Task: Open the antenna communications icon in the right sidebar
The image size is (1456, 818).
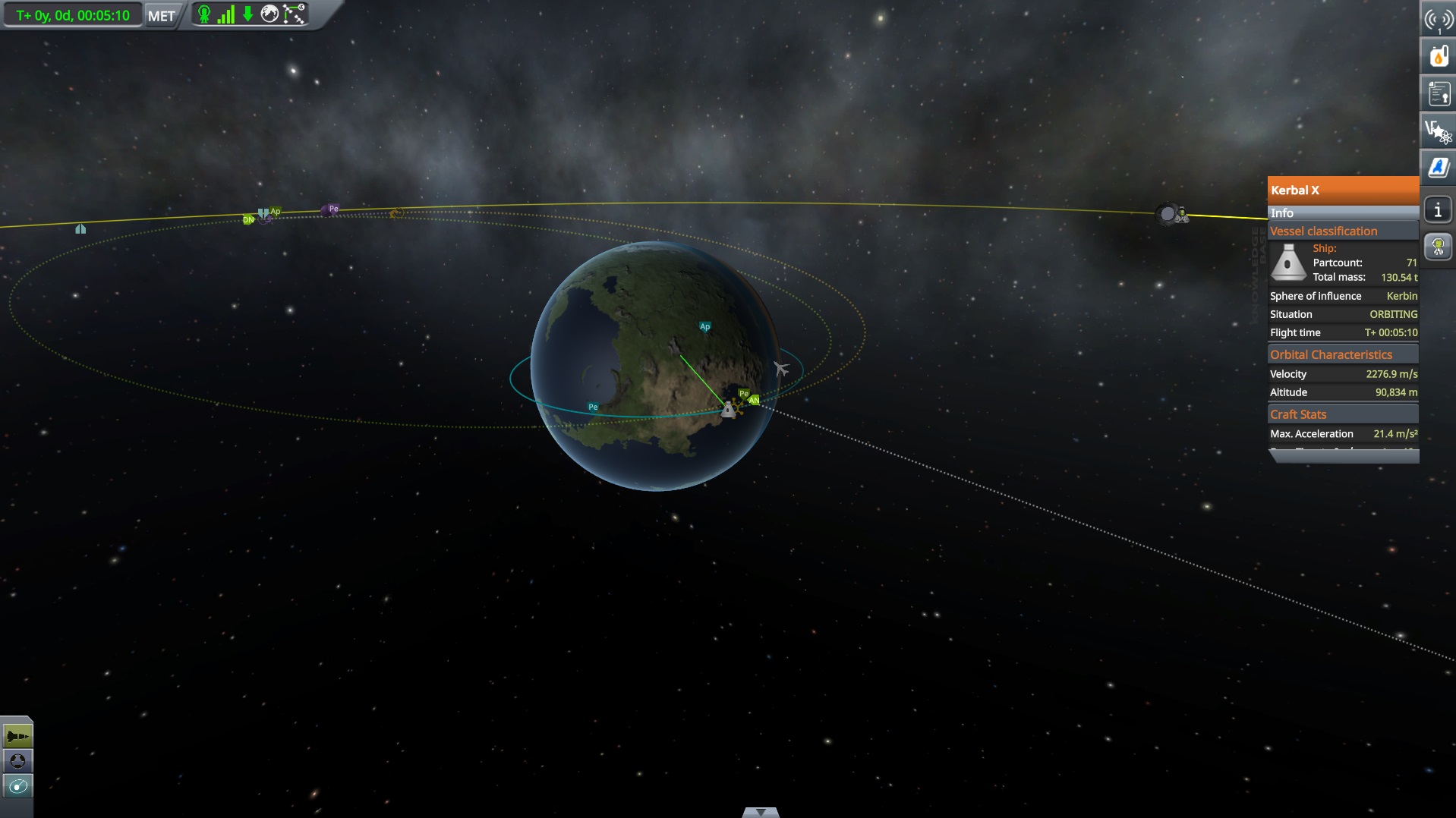Action: tap(1439, 18)
